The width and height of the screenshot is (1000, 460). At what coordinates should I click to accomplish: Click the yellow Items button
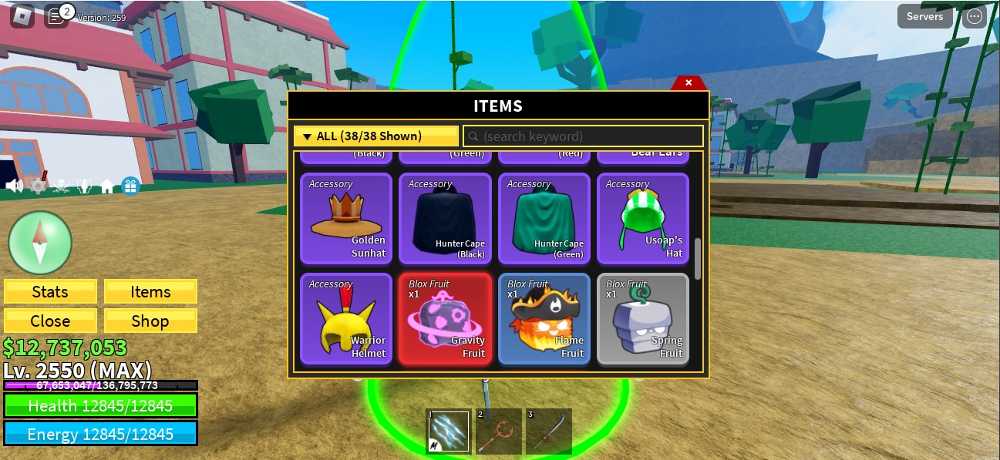coord(151,292)
